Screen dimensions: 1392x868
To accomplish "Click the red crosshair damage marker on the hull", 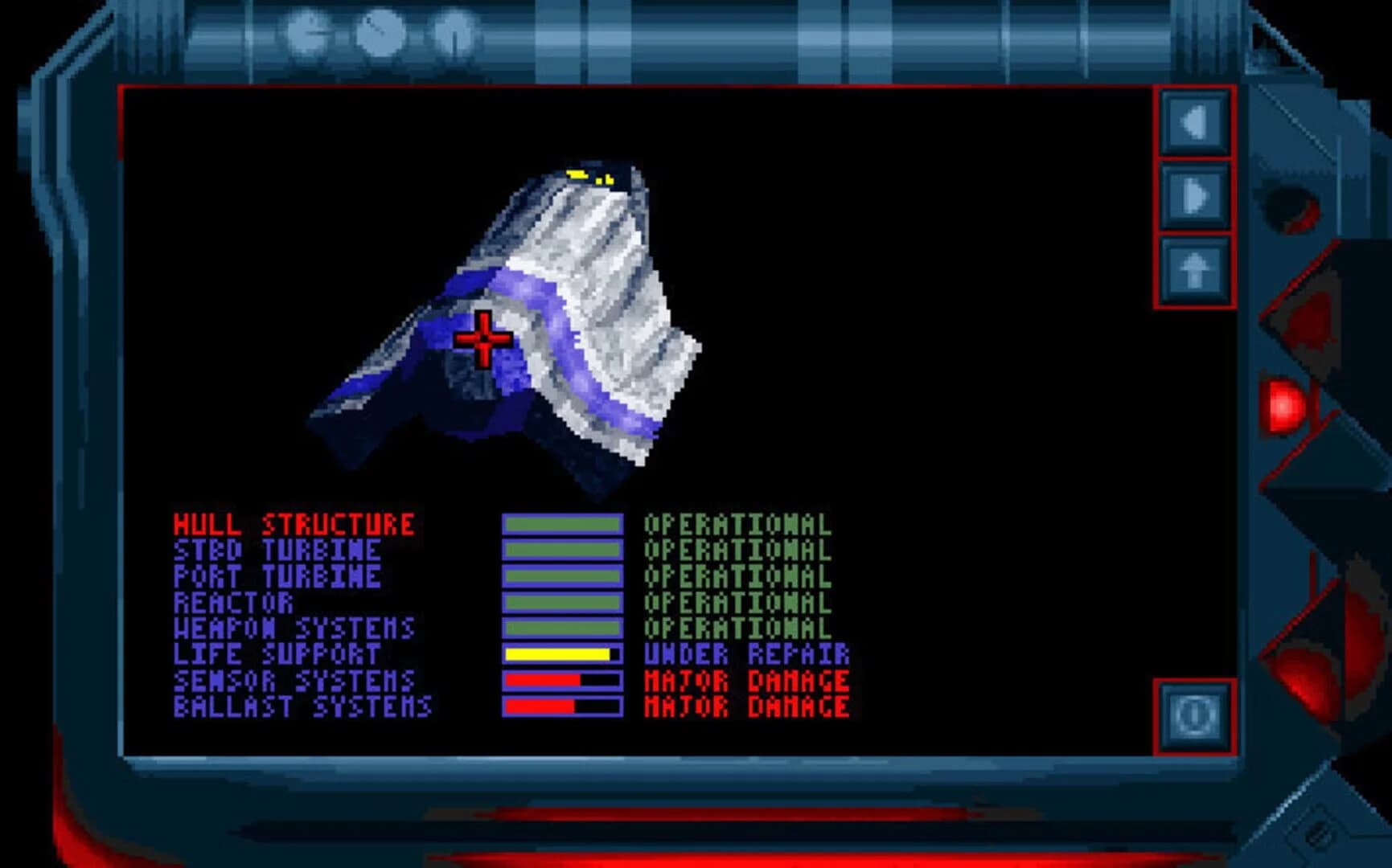I will pos(483,341).
